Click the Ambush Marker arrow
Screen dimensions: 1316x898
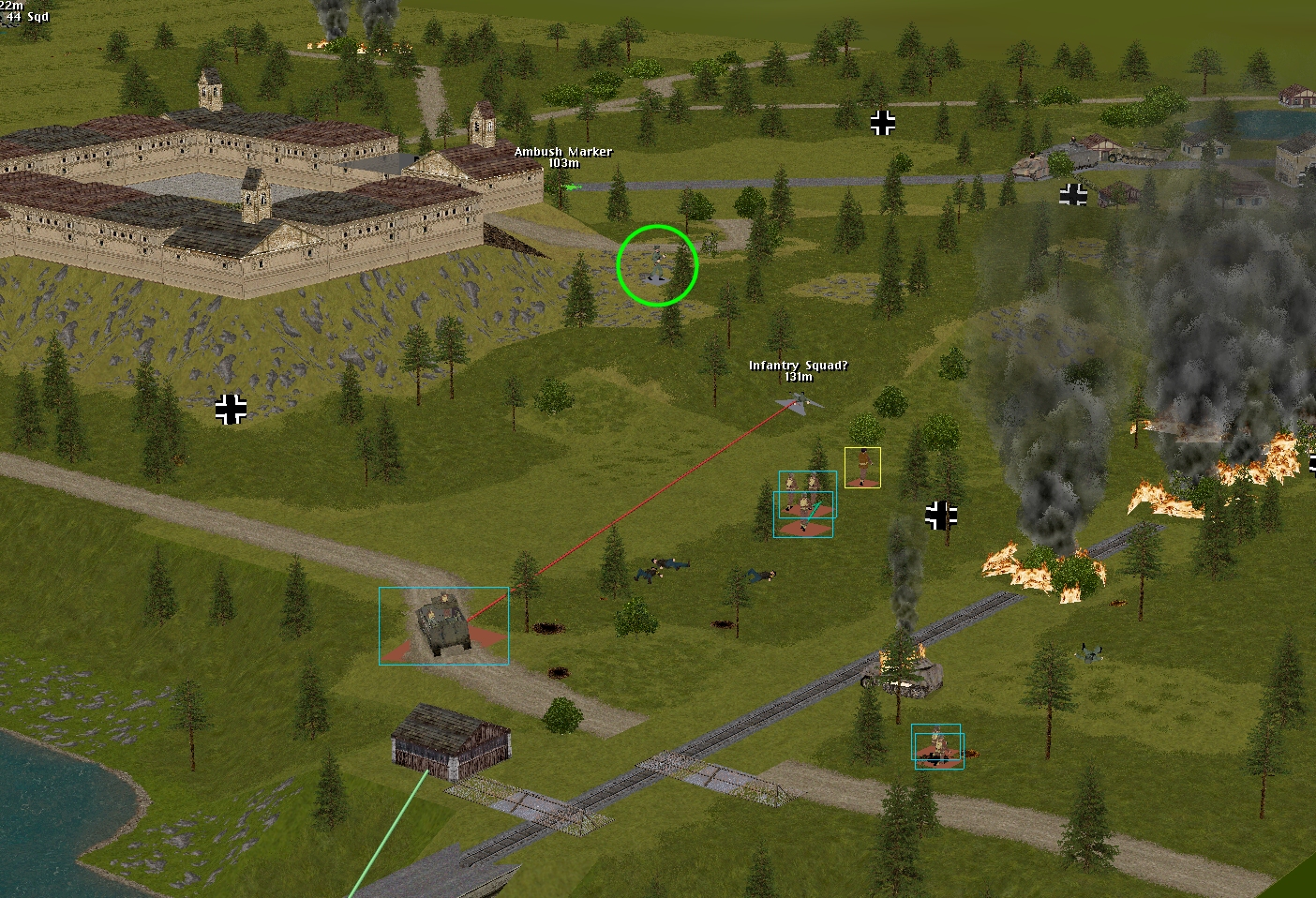(573, 187)
